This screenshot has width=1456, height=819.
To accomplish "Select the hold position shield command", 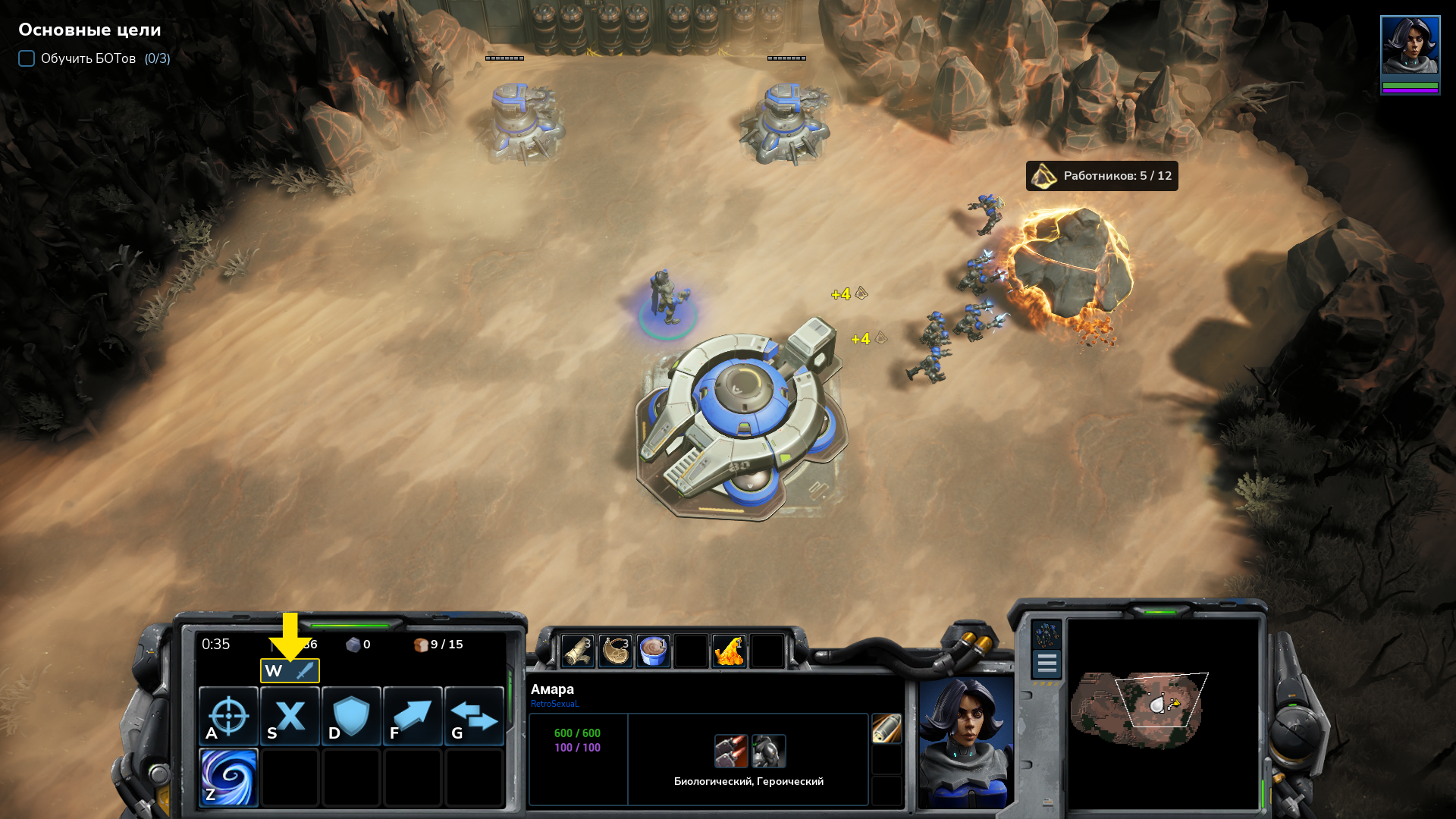I will point(351,716).
